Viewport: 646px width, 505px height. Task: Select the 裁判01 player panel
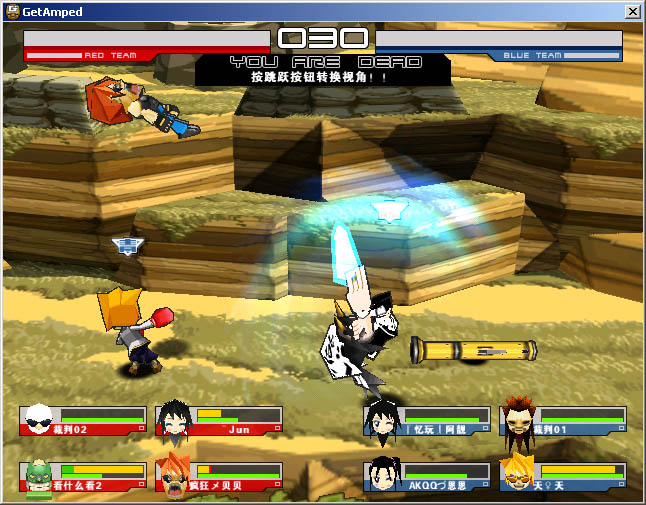(563, 420)
